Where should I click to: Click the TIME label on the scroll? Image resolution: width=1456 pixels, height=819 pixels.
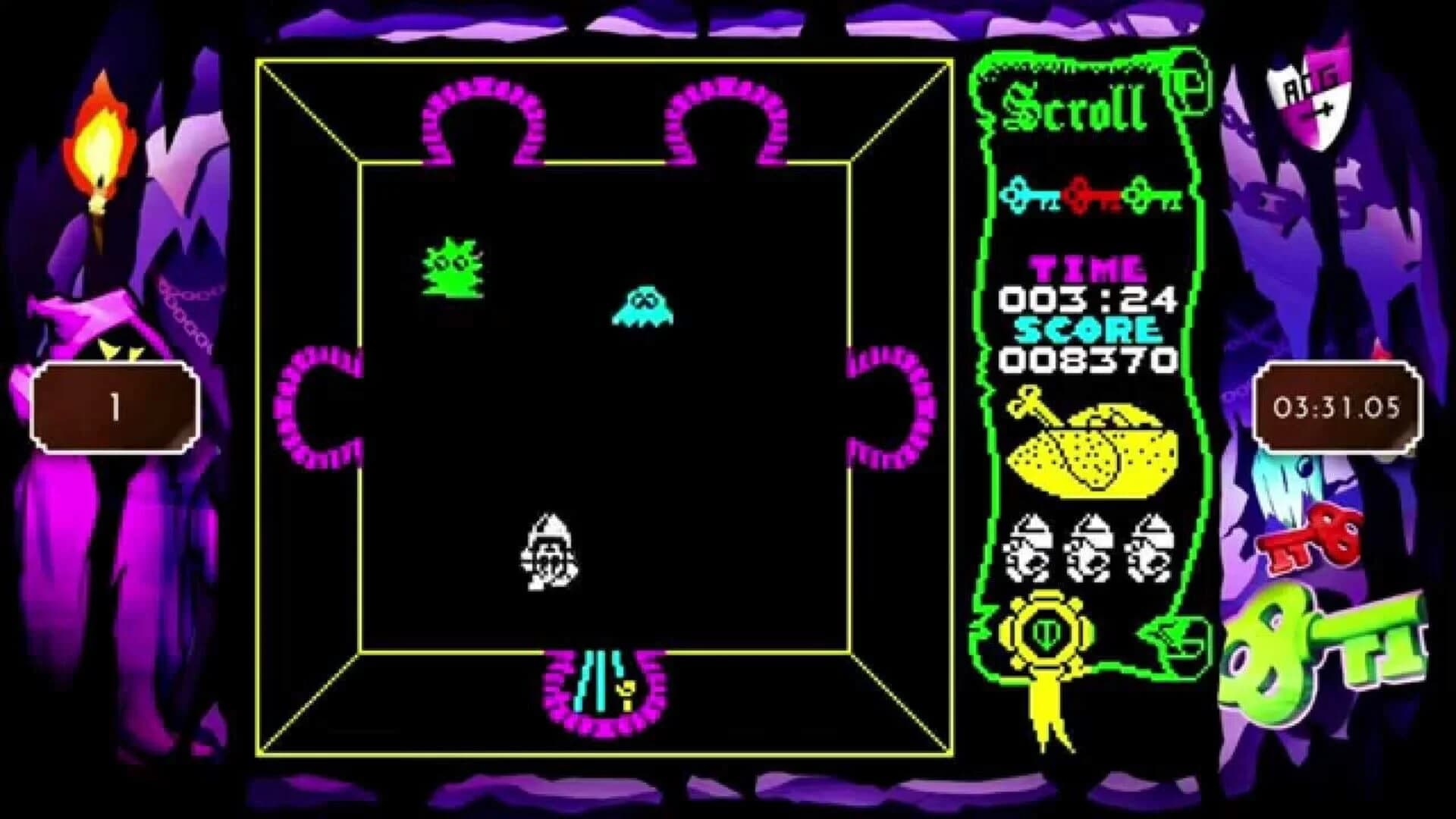(1088, 269)
